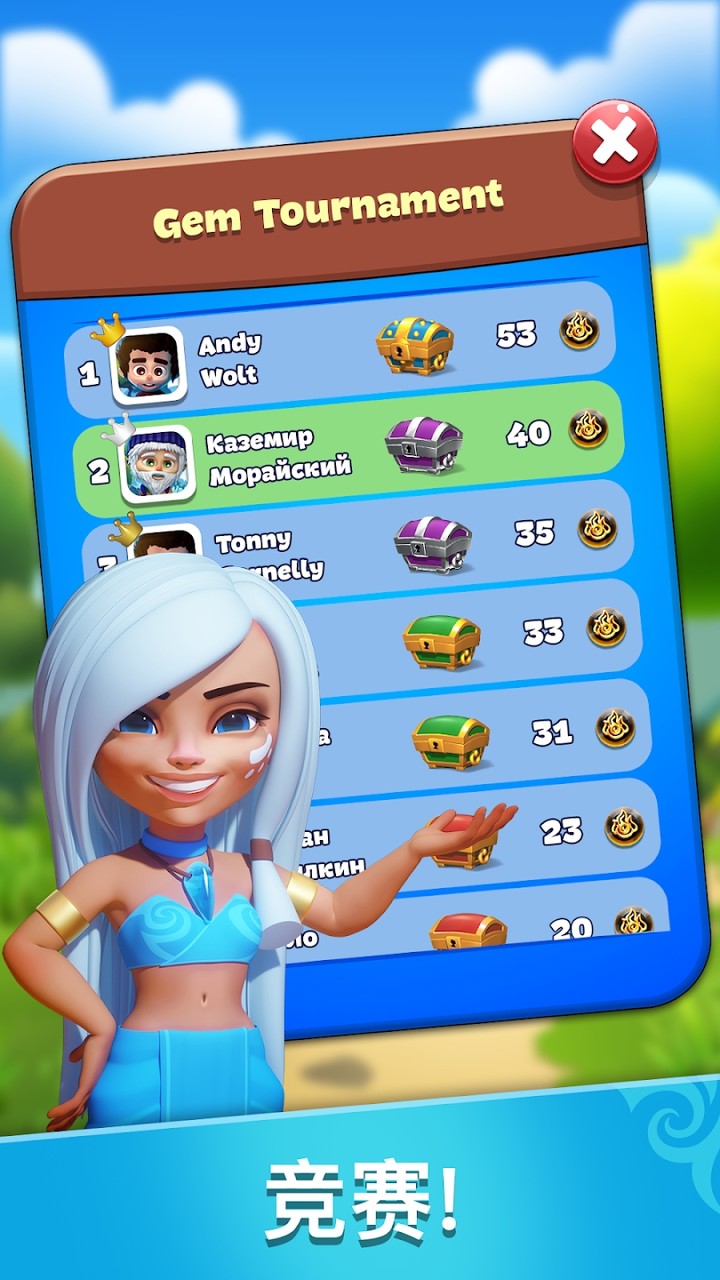Screen dimensions: 720x1280
Task: Tap Andy Wolt's avatar portrait
Action: (148, 363)
